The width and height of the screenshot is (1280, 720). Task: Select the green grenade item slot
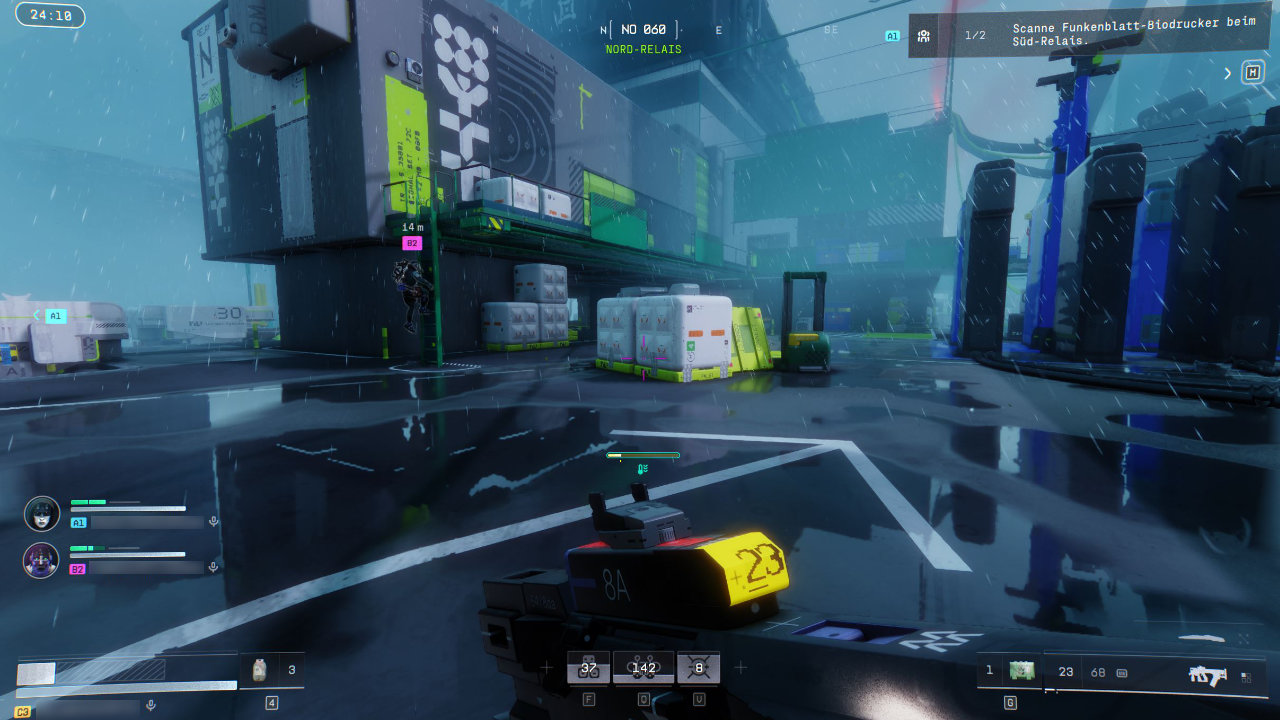coord(1021,671)
